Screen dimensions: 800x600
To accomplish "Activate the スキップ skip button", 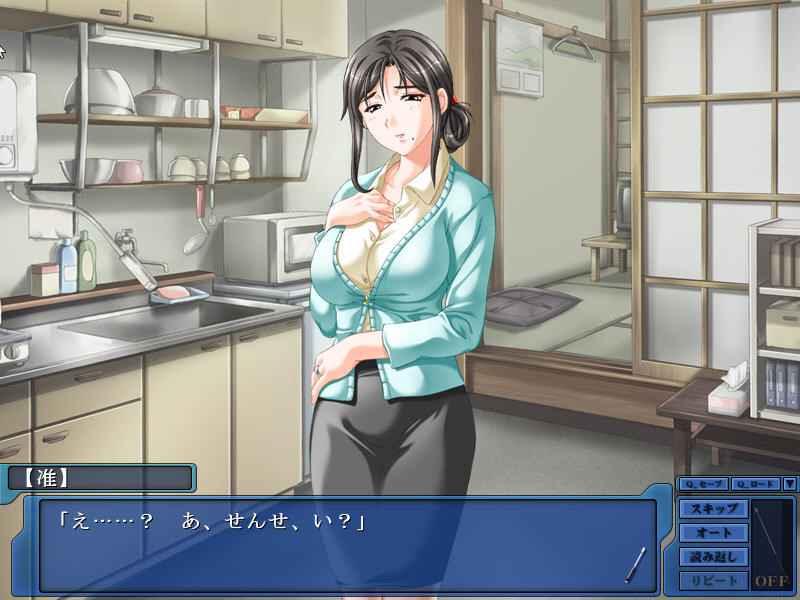I will click(713, 509).
